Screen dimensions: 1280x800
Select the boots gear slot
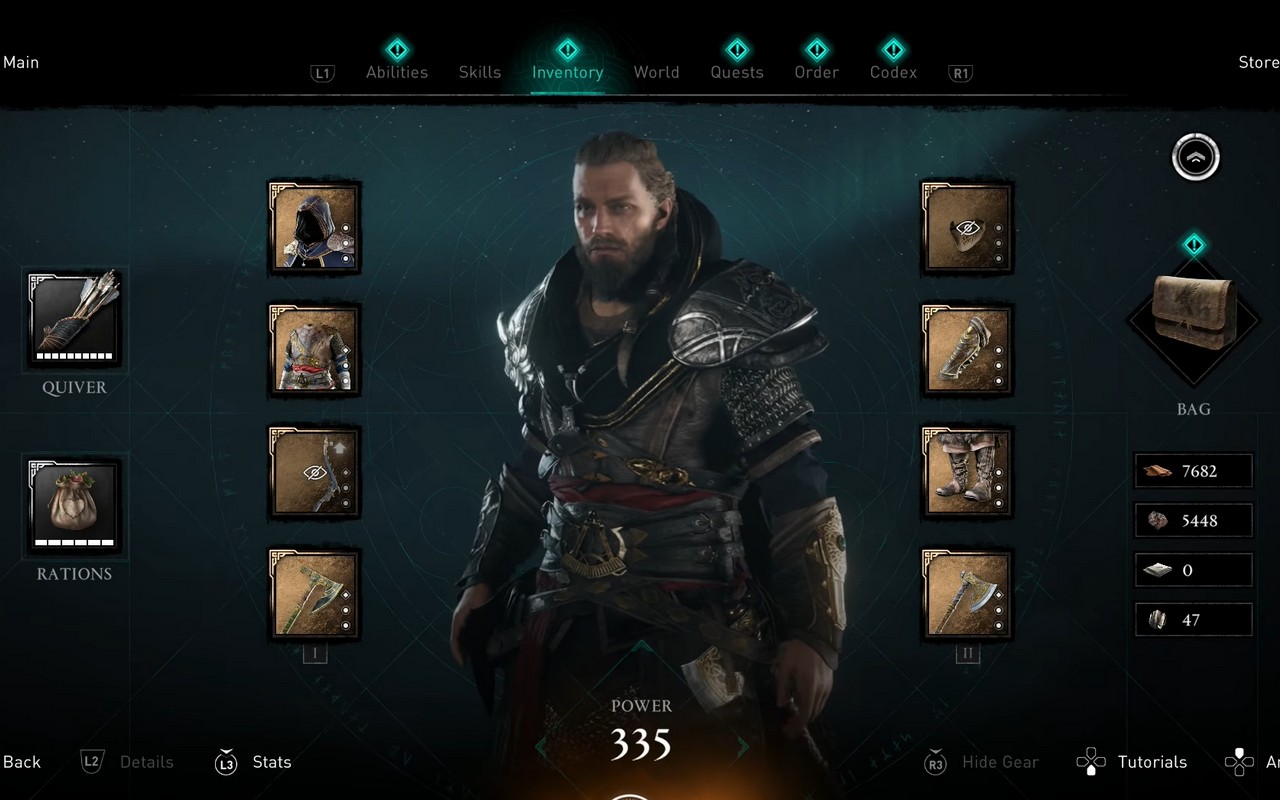(x=965, y=470)
